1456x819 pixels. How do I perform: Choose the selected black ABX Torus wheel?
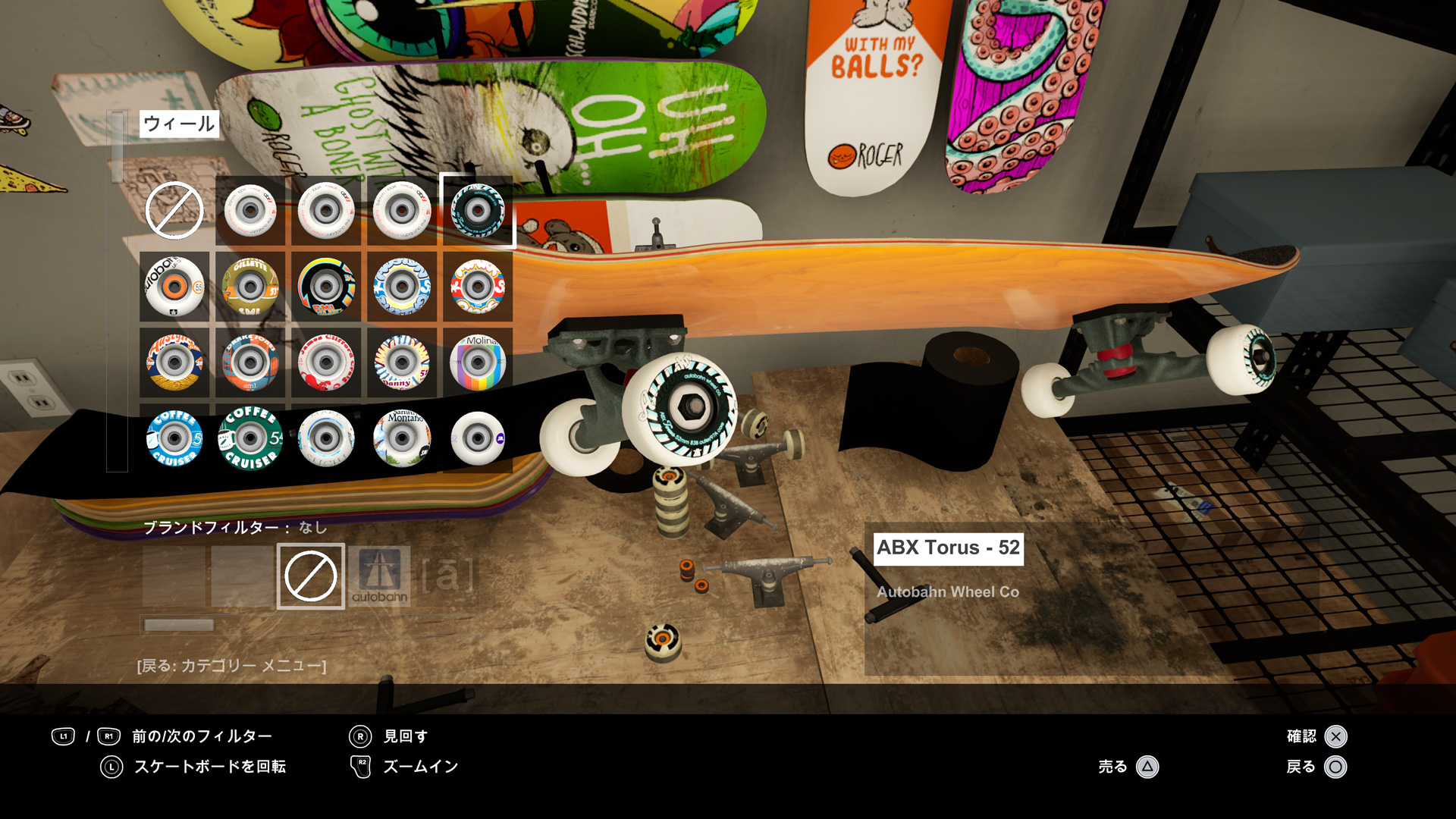(x=478, y=210)
